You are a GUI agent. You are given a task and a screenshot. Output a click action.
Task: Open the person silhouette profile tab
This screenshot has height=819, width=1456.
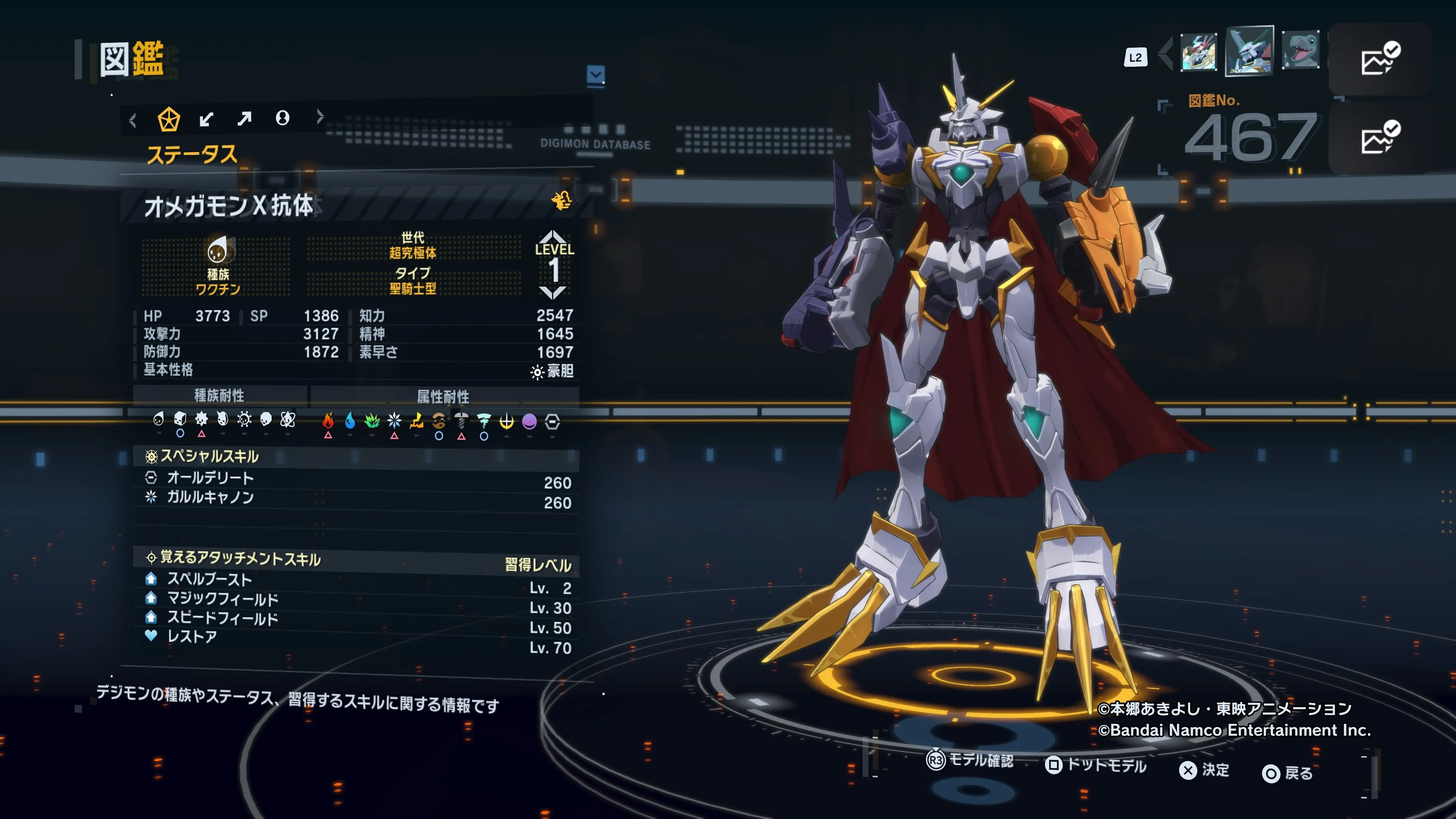tap(282, 118)
